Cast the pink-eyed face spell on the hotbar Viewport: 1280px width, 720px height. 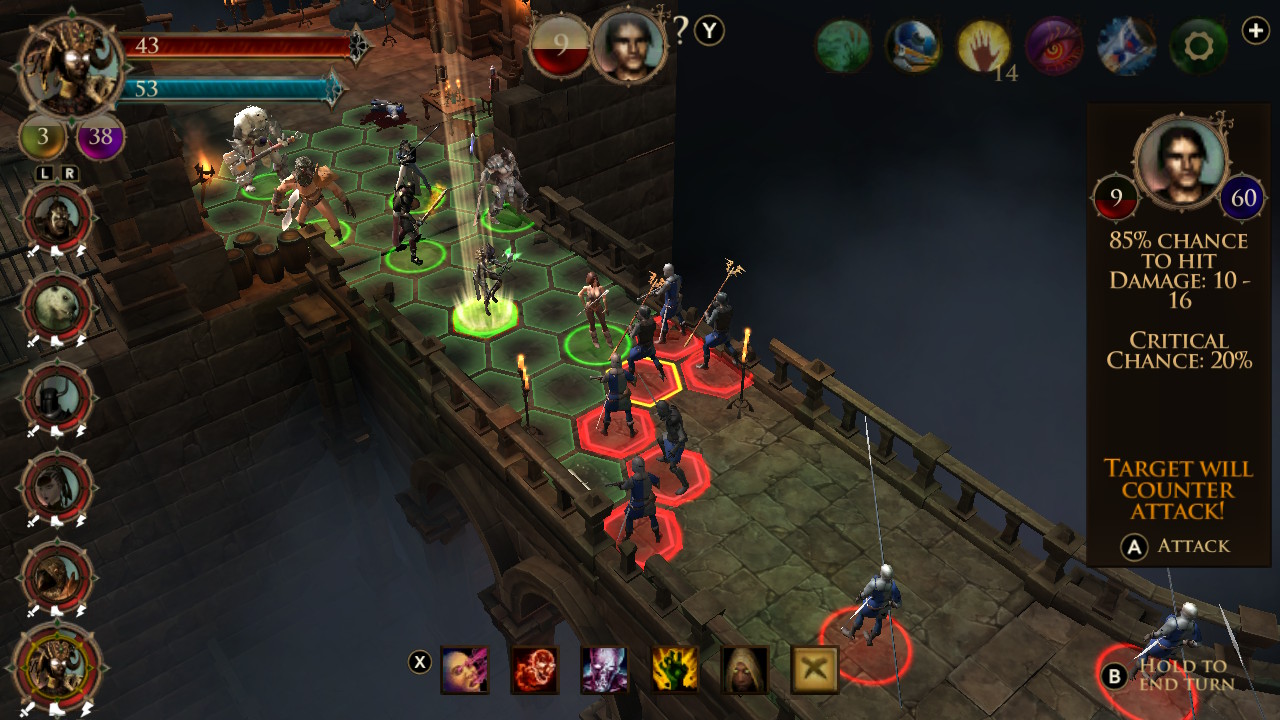[x=464, y=668]
